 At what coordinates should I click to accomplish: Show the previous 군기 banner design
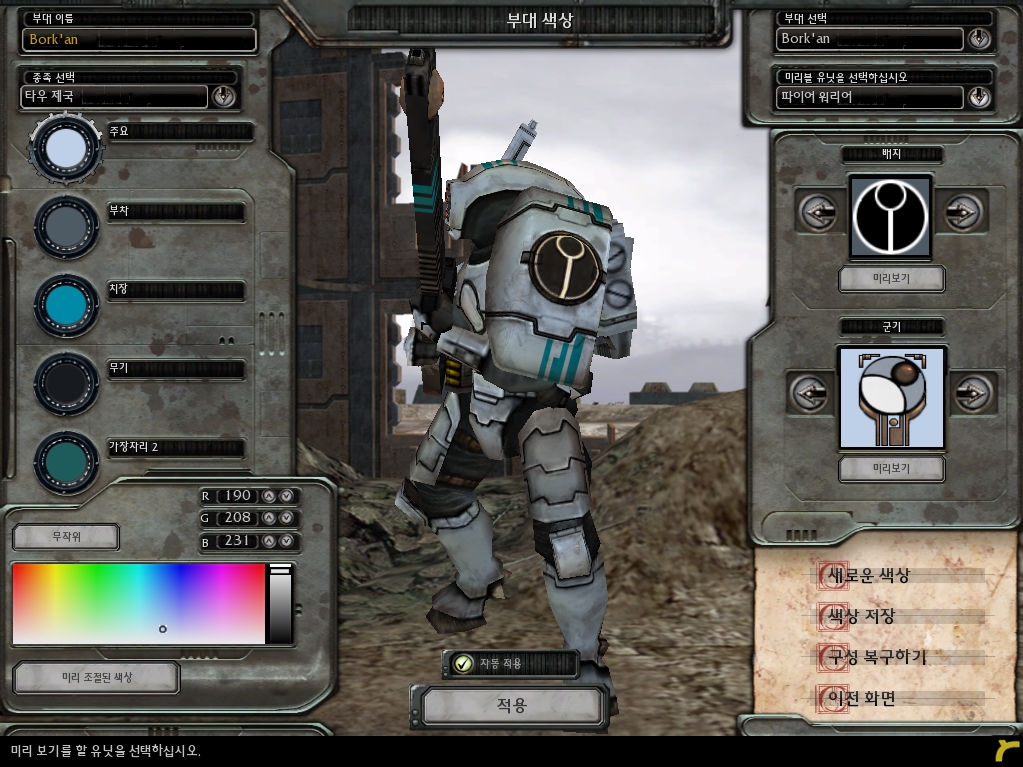coord(809,393)
